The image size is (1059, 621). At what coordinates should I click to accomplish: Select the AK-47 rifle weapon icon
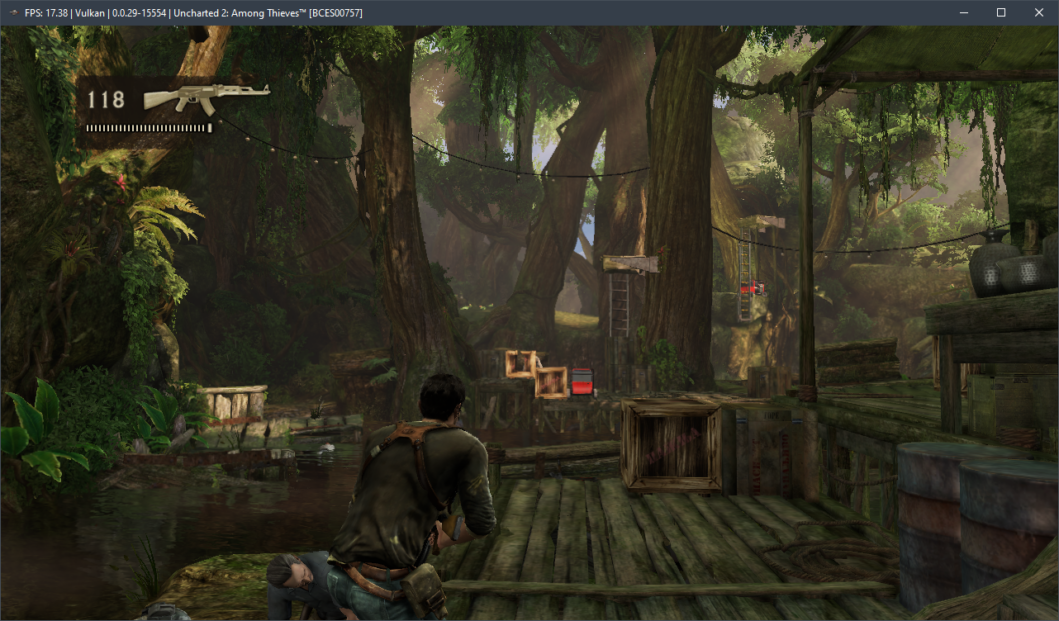click(x=206, y=97)
